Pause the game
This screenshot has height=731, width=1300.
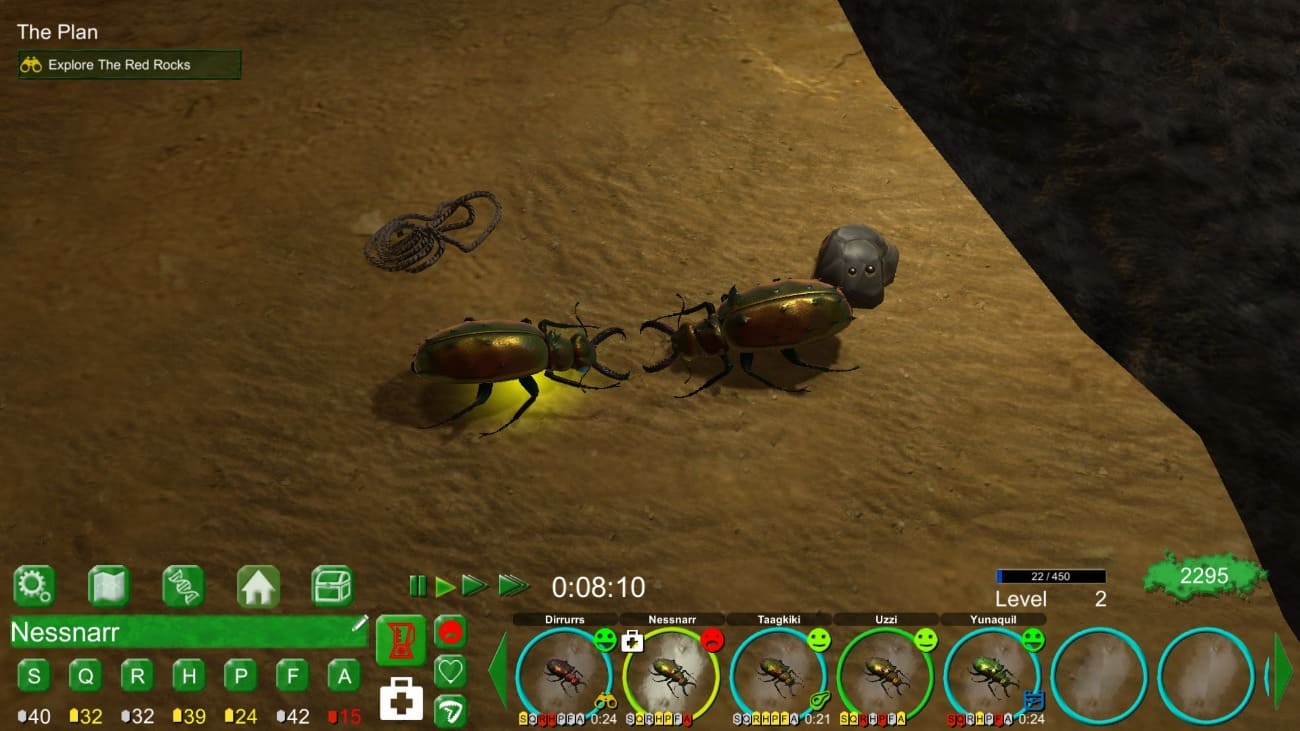(417, 586)
